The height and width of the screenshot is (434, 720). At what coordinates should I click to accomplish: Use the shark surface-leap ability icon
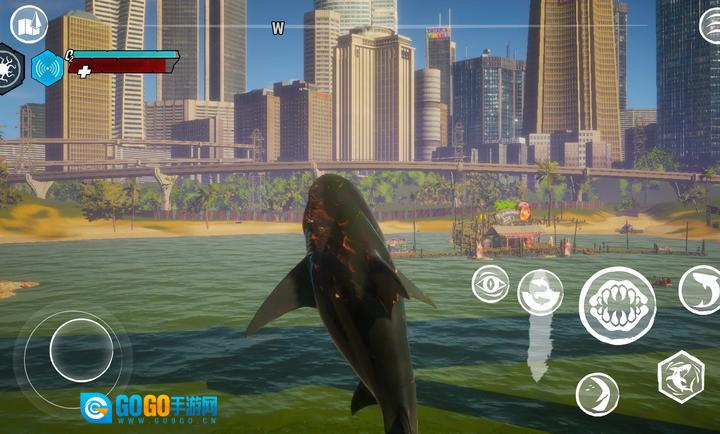pyautogui.click(x=540, y=292)
